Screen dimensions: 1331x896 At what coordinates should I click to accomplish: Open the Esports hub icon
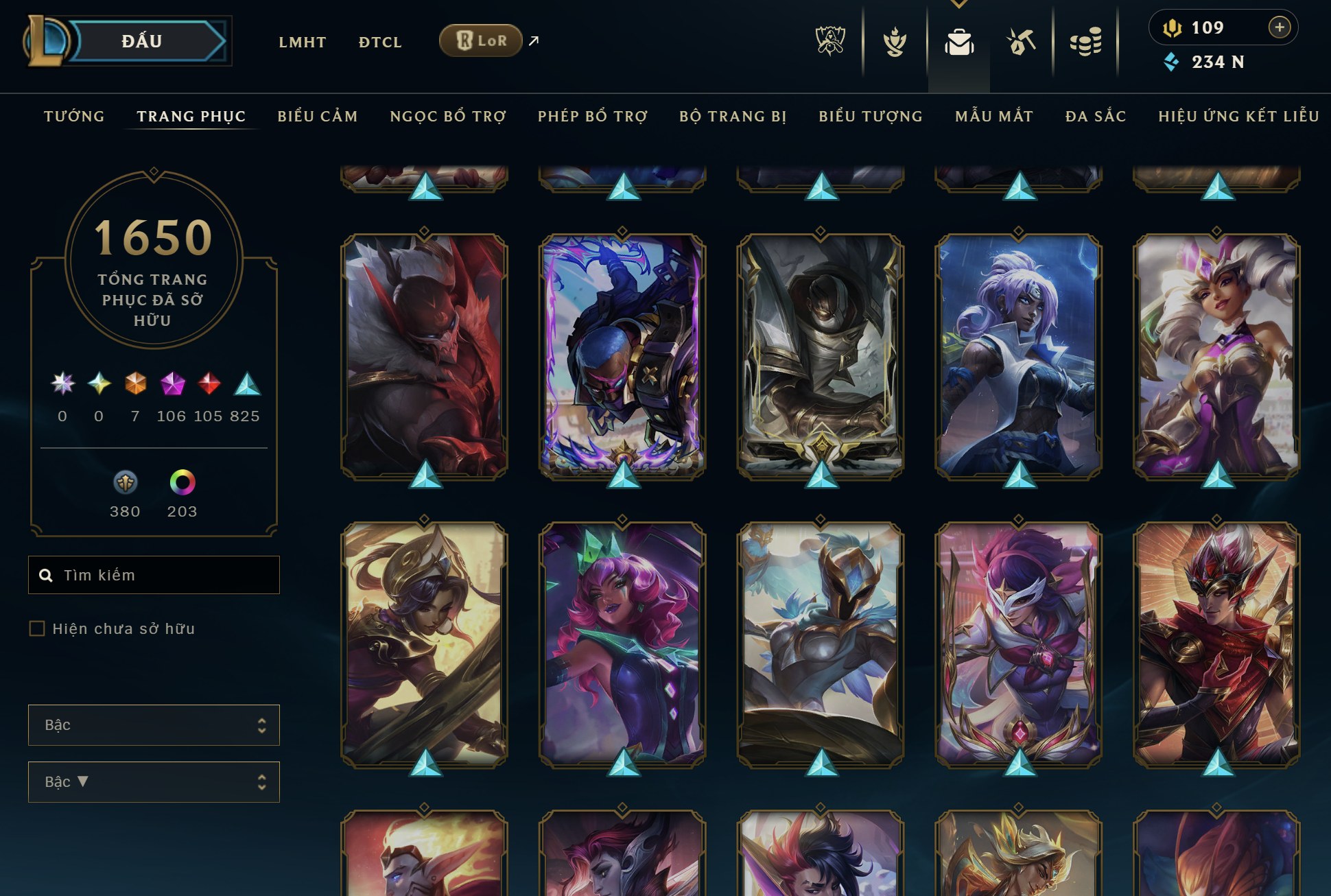click(831, 41)
